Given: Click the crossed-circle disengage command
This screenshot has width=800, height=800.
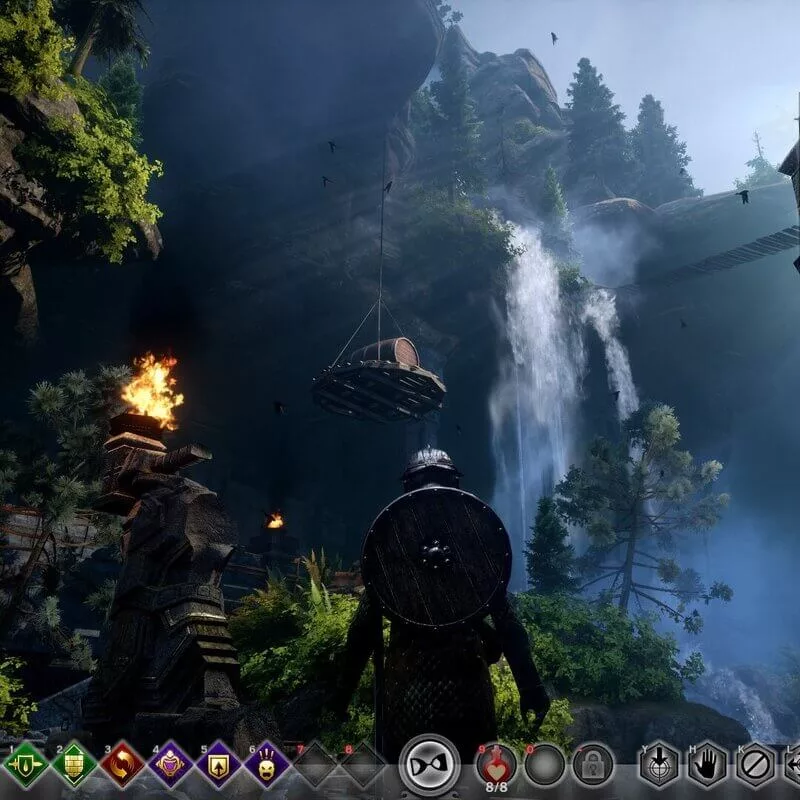Looking at the screenshot, I should (755, 765).
